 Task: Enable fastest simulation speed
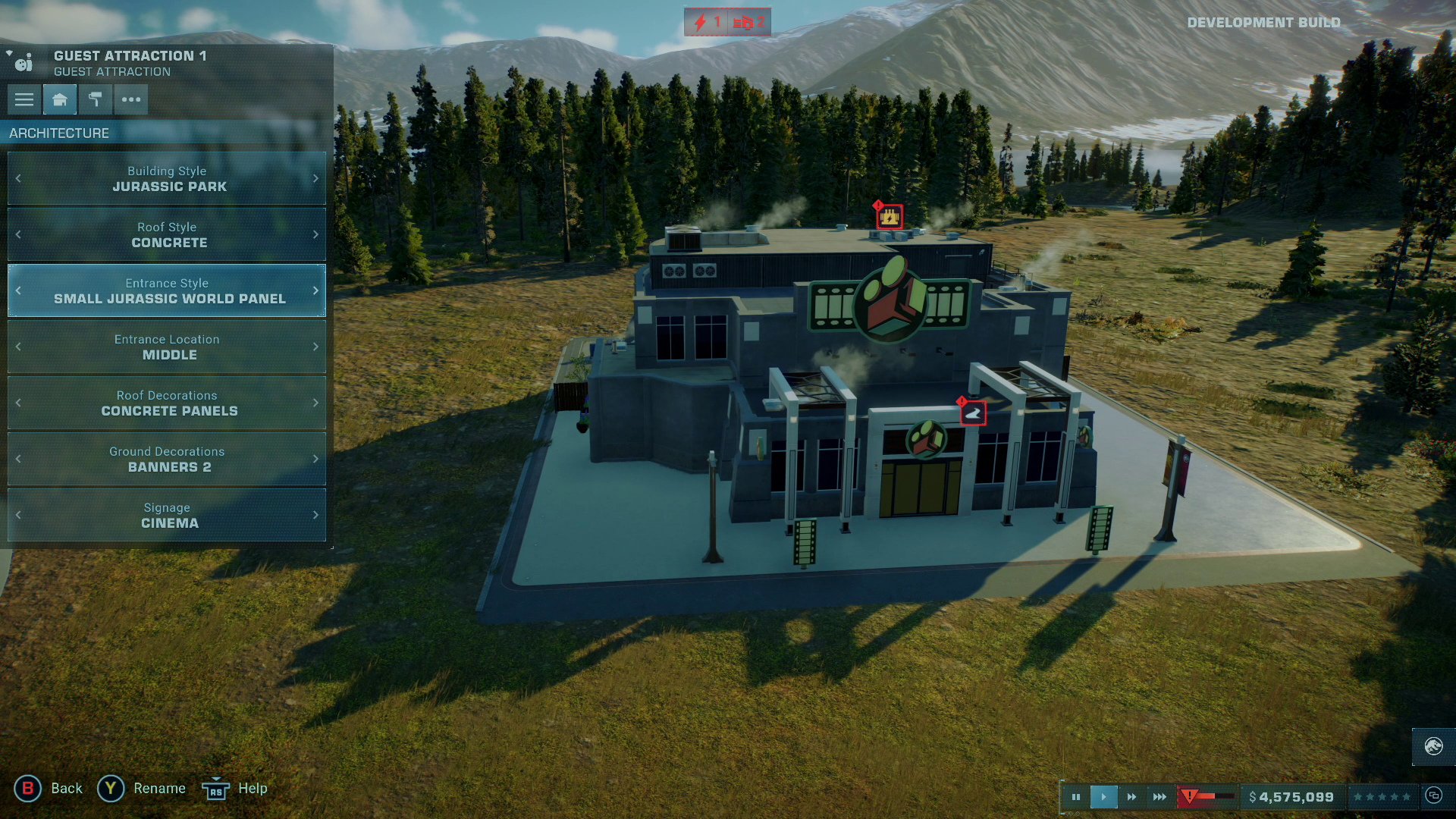pos(1159,796)
